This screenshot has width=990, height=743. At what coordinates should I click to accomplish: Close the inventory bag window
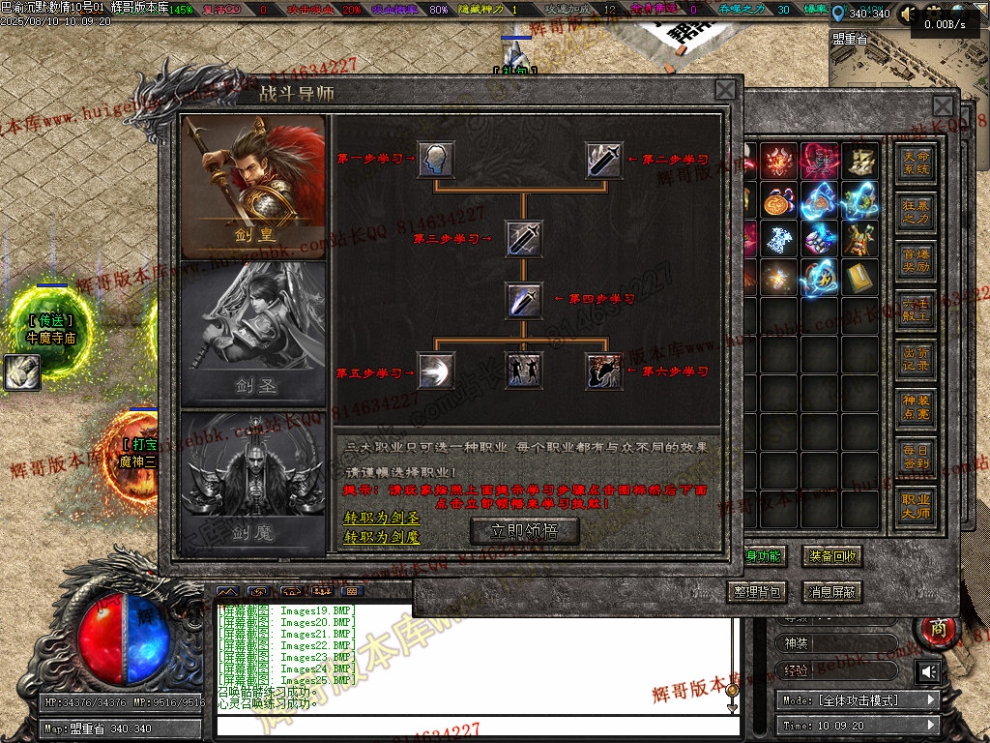point(943,106)
